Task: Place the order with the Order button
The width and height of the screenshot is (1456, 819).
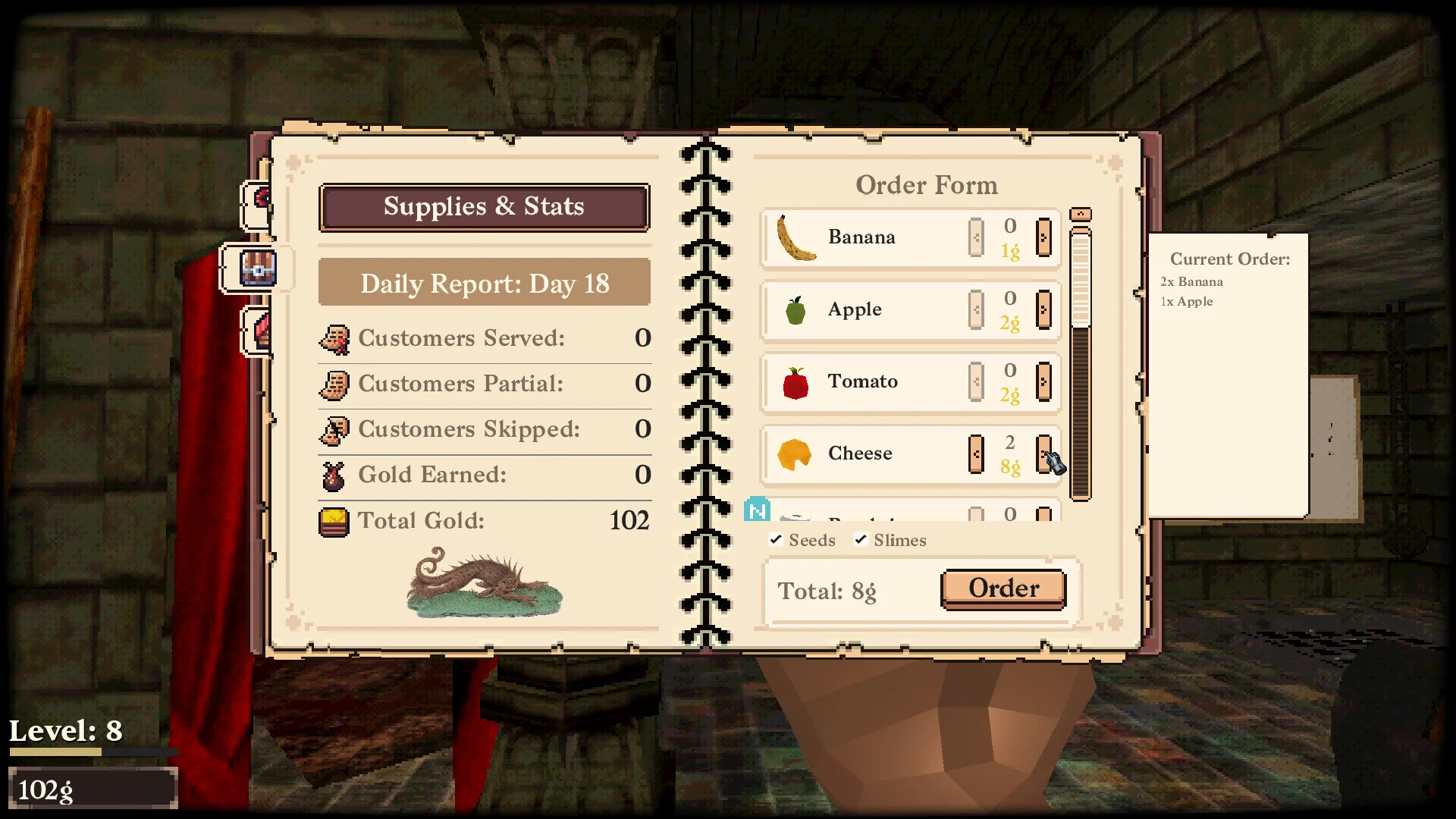Action: point(1003,589)
